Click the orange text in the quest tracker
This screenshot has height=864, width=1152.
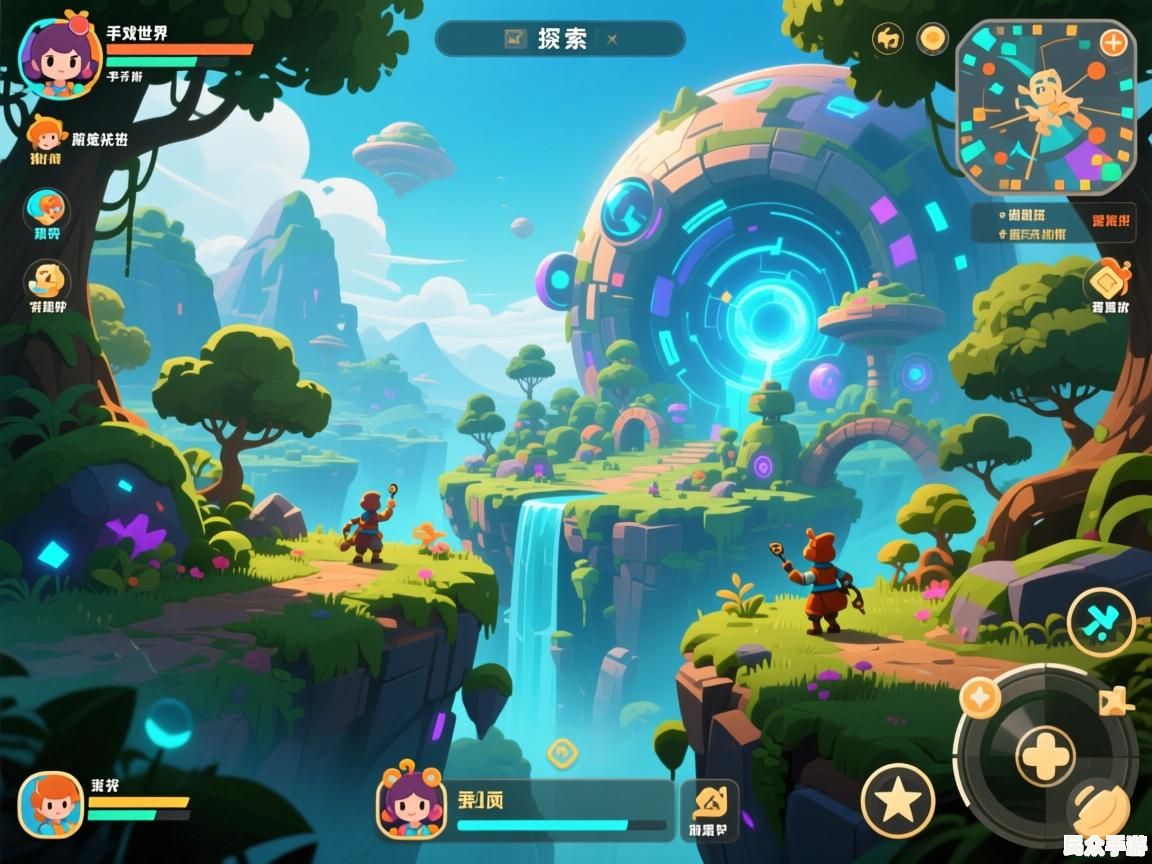1111,220
